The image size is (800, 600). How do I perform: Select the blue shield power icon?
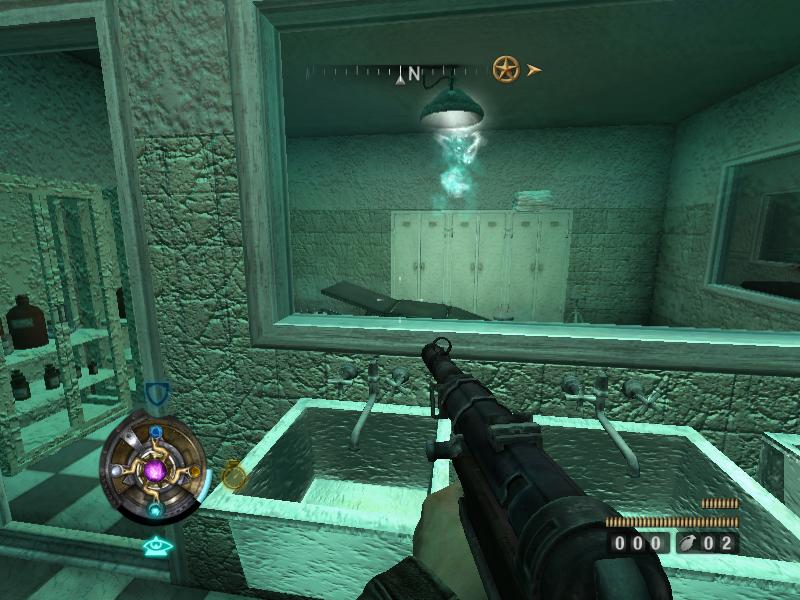tap(154, 393)
